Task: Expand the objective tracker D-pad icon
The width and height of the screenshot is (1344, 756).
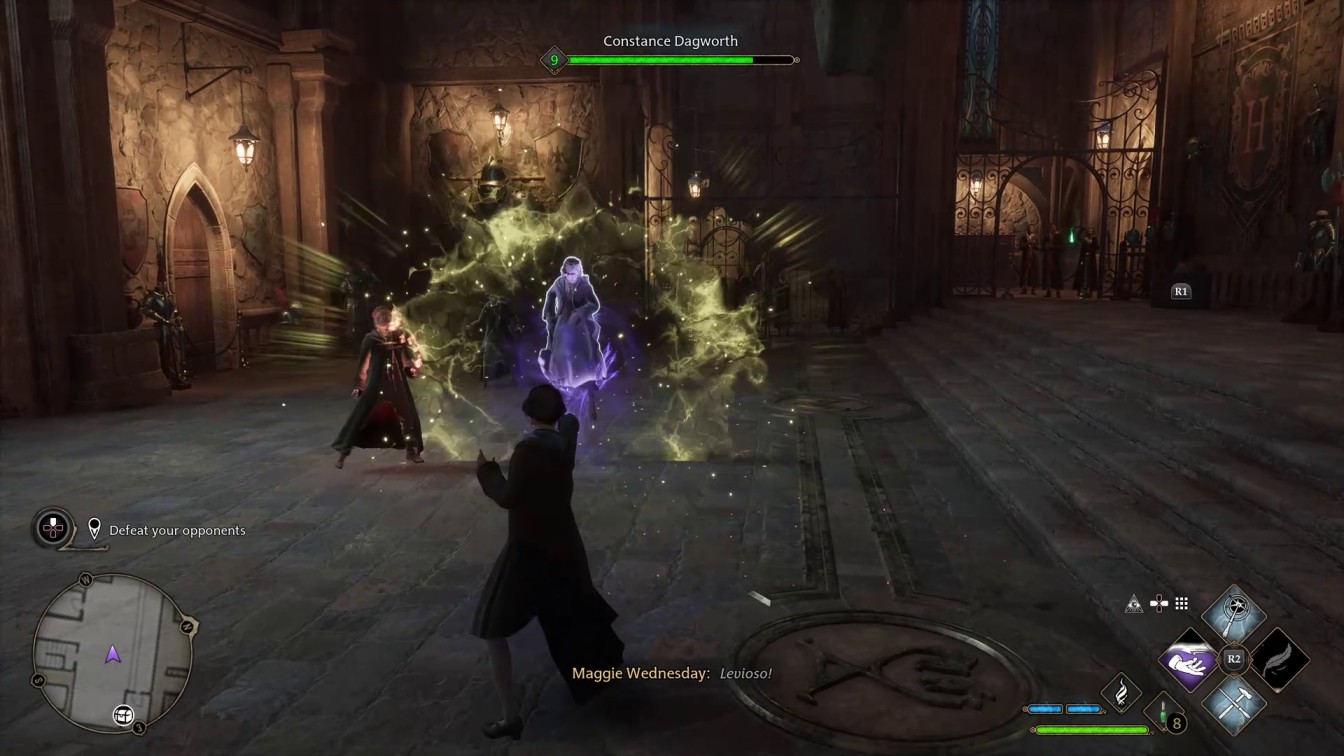Action: coord(51,530)
